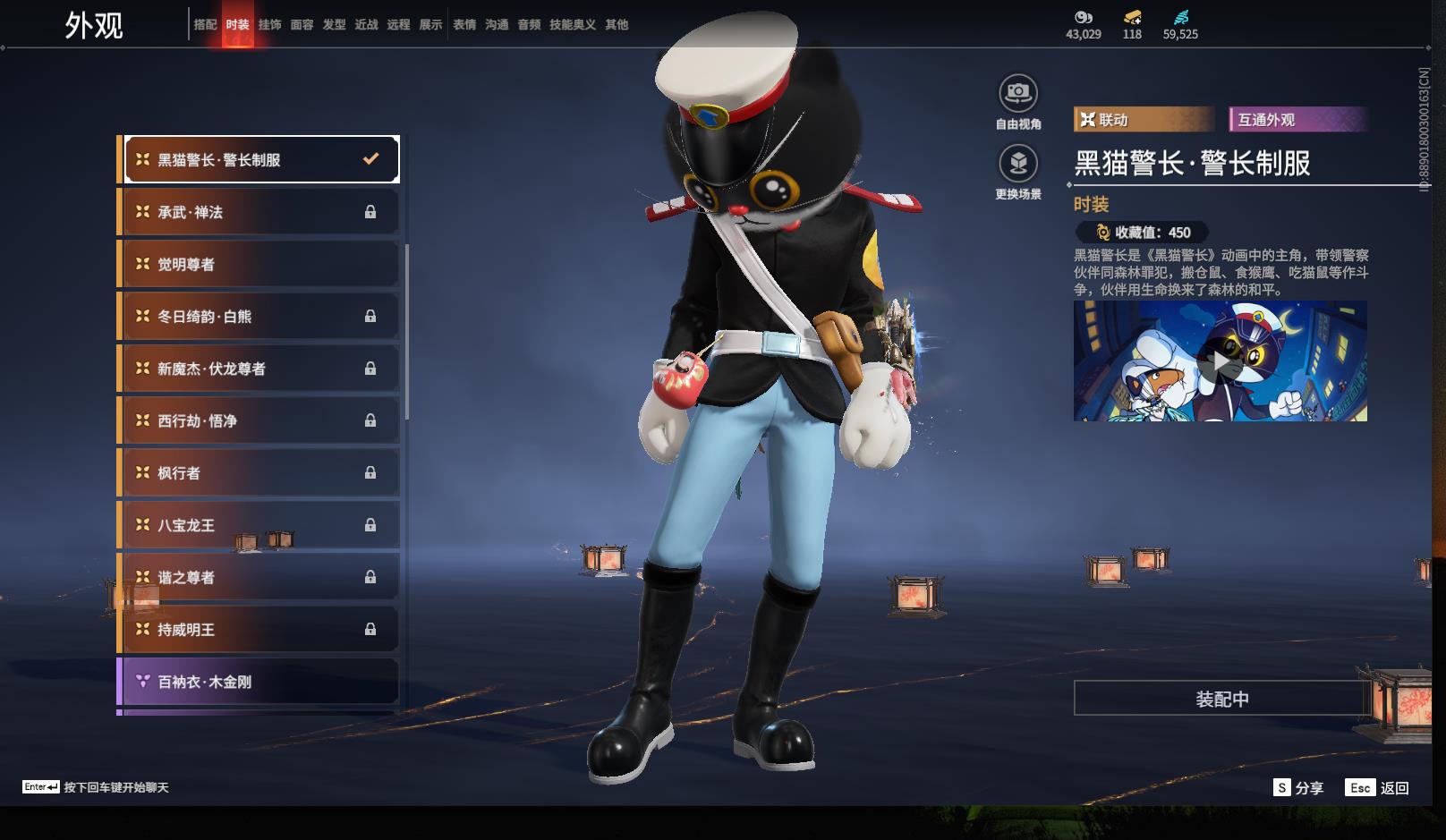1446x840 pixels.
Task: Switch to the 搭配 tab
Action: (x=205, y=25)
